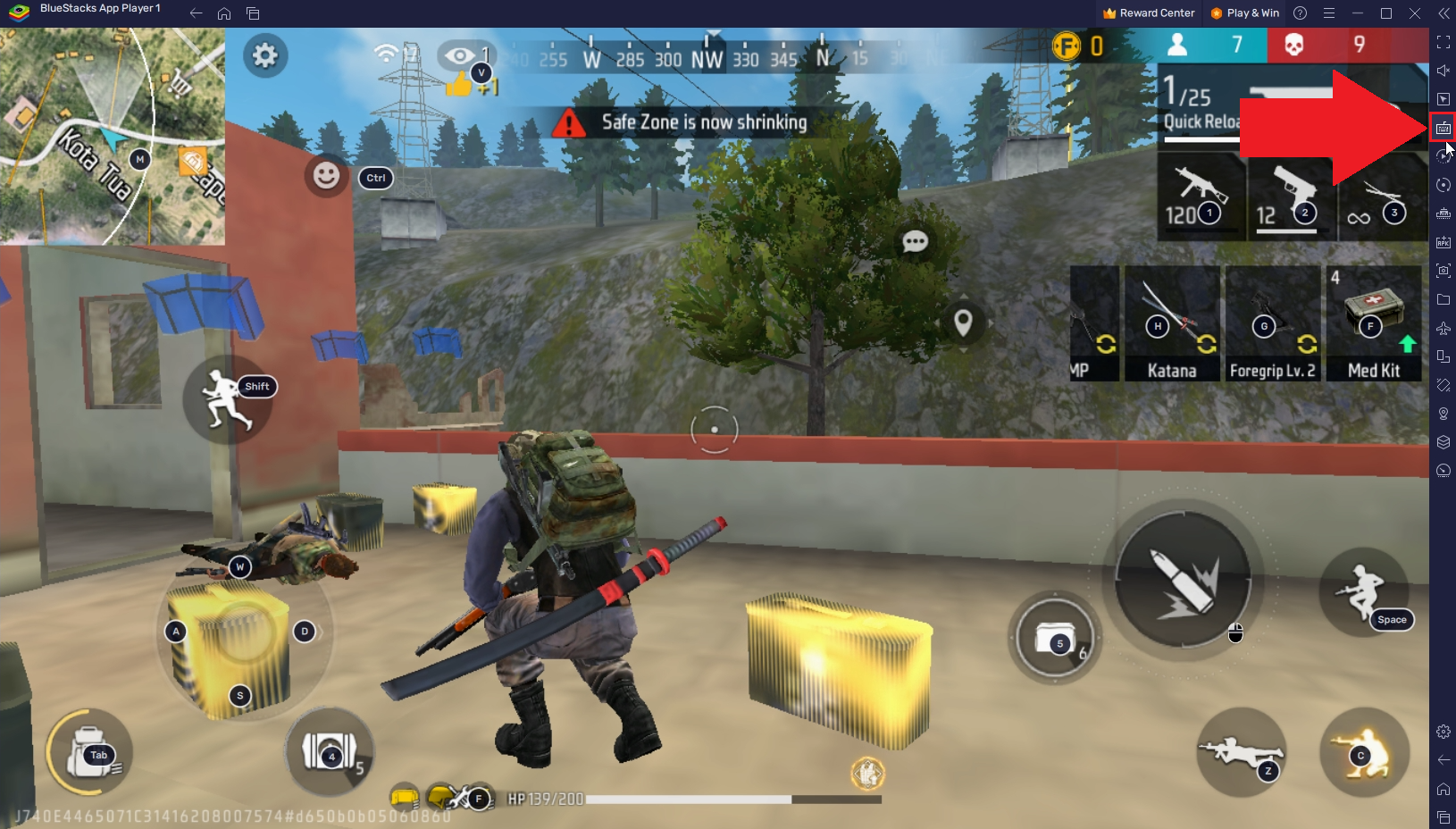The image size is (1456, 829).
Task: Click the smiley emote icon
Action: click(325, 176)
